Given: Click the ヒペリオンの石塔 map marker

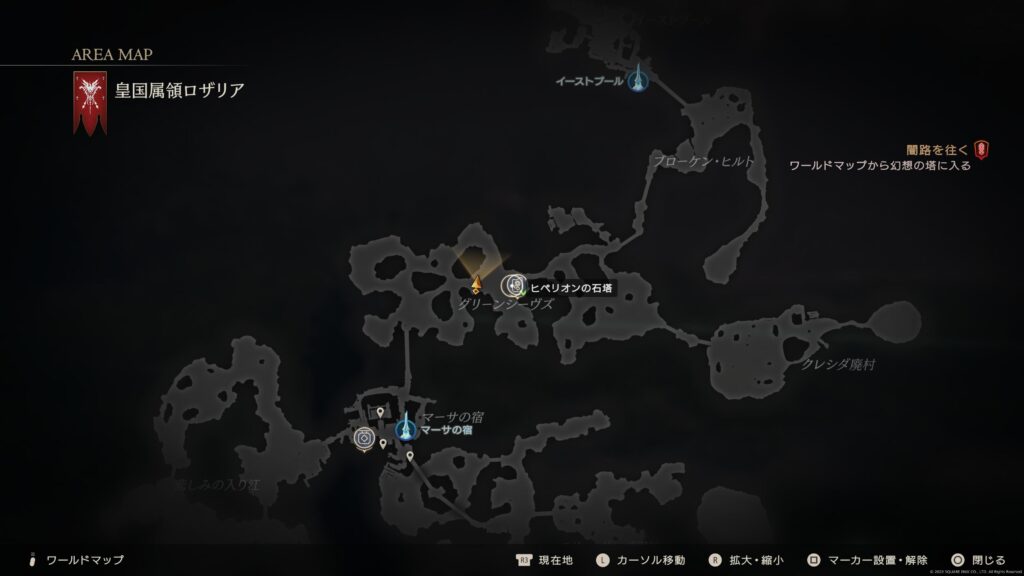Looking at the screenshot, I should tap(513, 286).
